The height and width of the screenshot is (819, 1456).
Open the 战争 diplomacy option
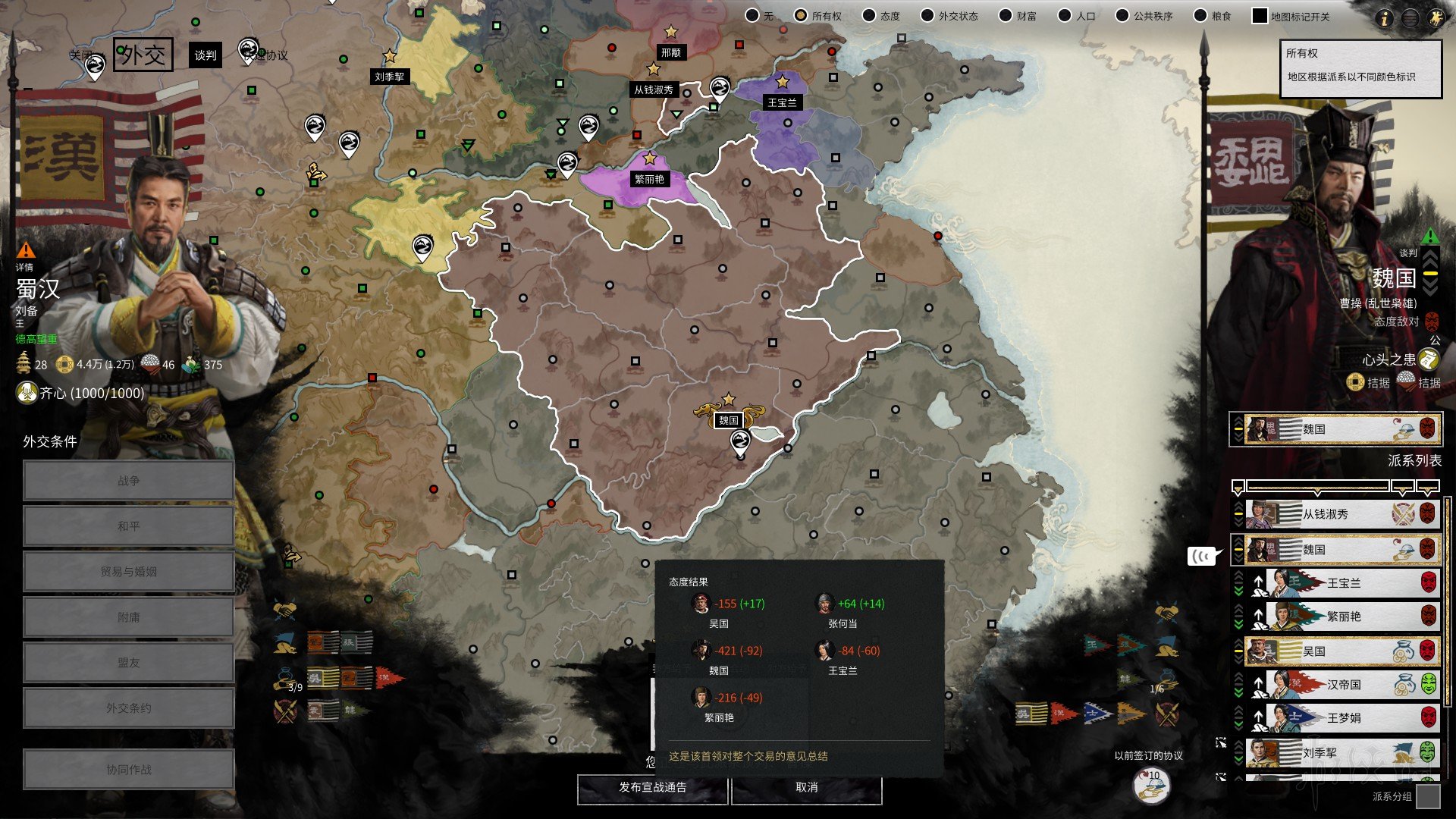tap(128, 481)
